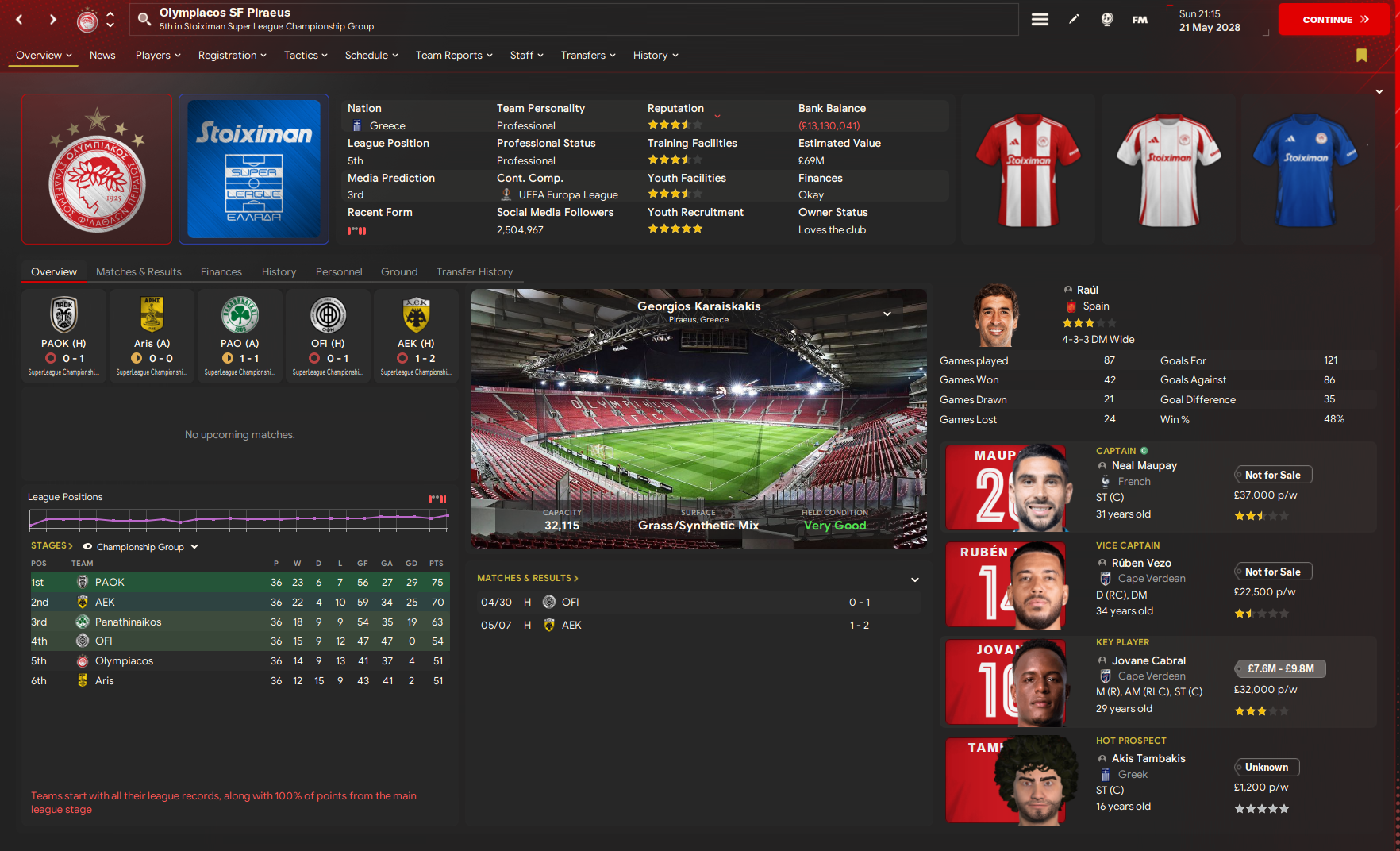Open the Matches & Results panel link

527,578
